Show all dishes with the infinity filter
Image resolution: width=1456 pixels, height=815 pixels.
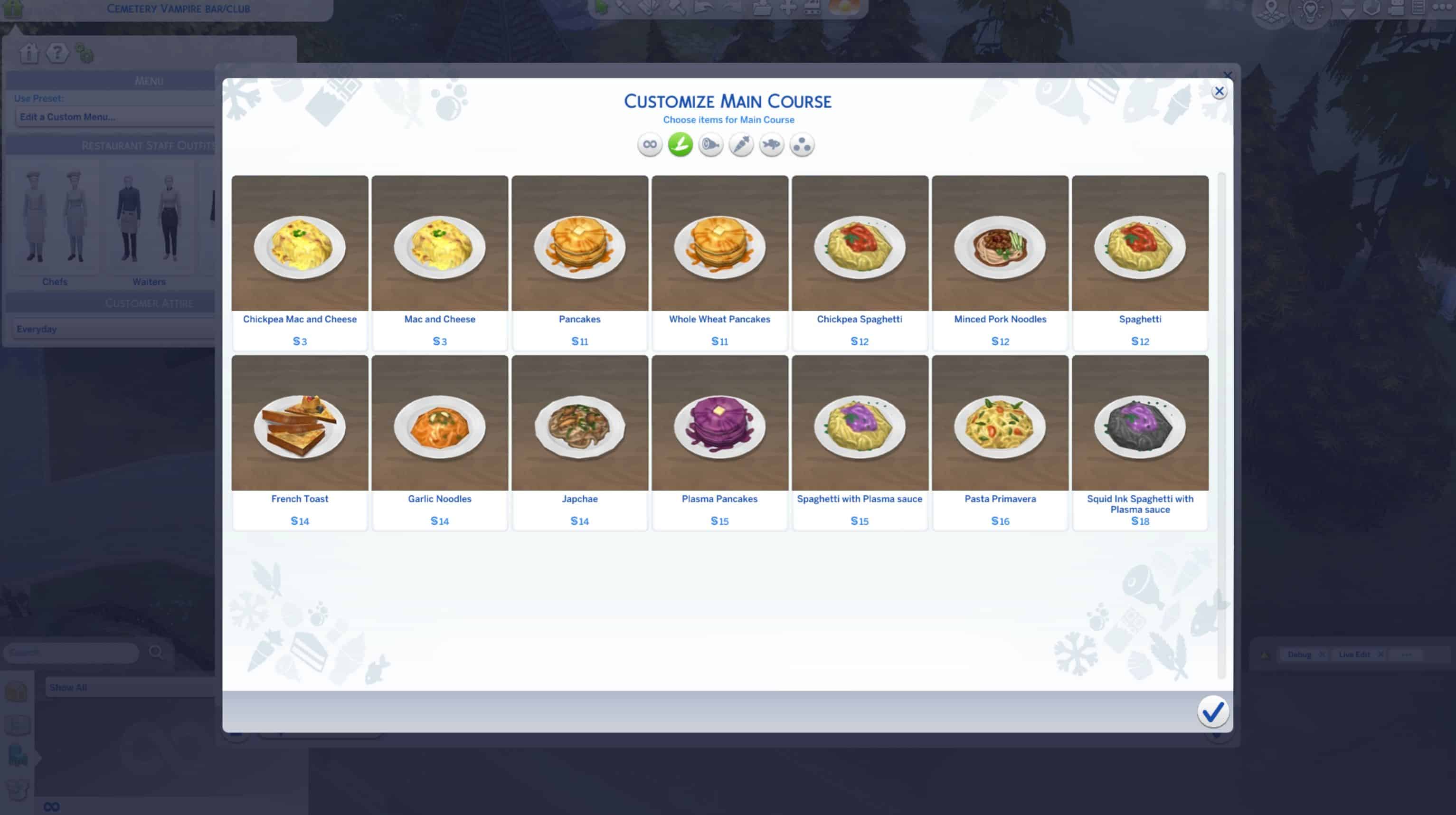[650, 145]
